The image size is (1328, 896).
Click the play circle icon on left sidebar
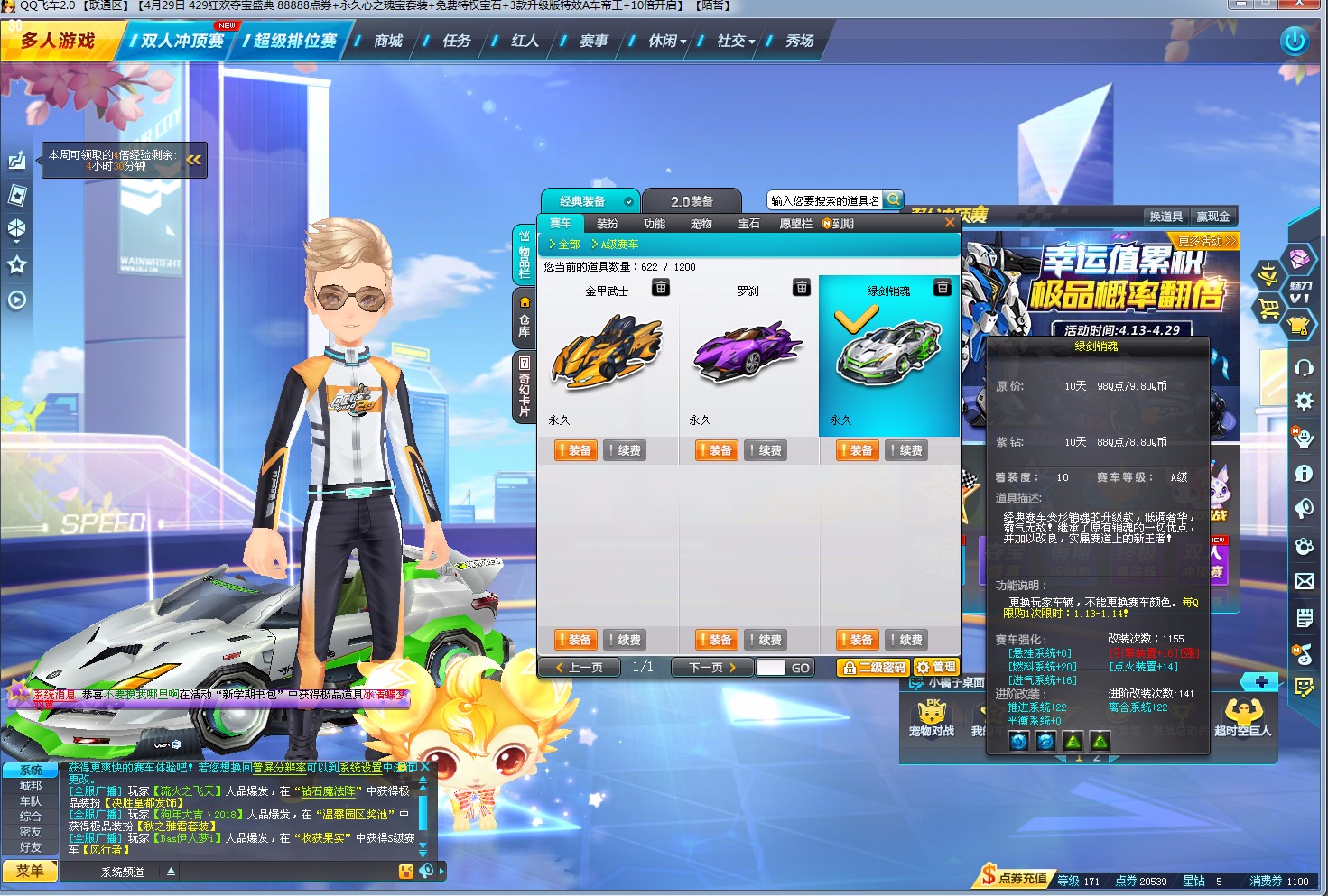(x=16, y=300)
